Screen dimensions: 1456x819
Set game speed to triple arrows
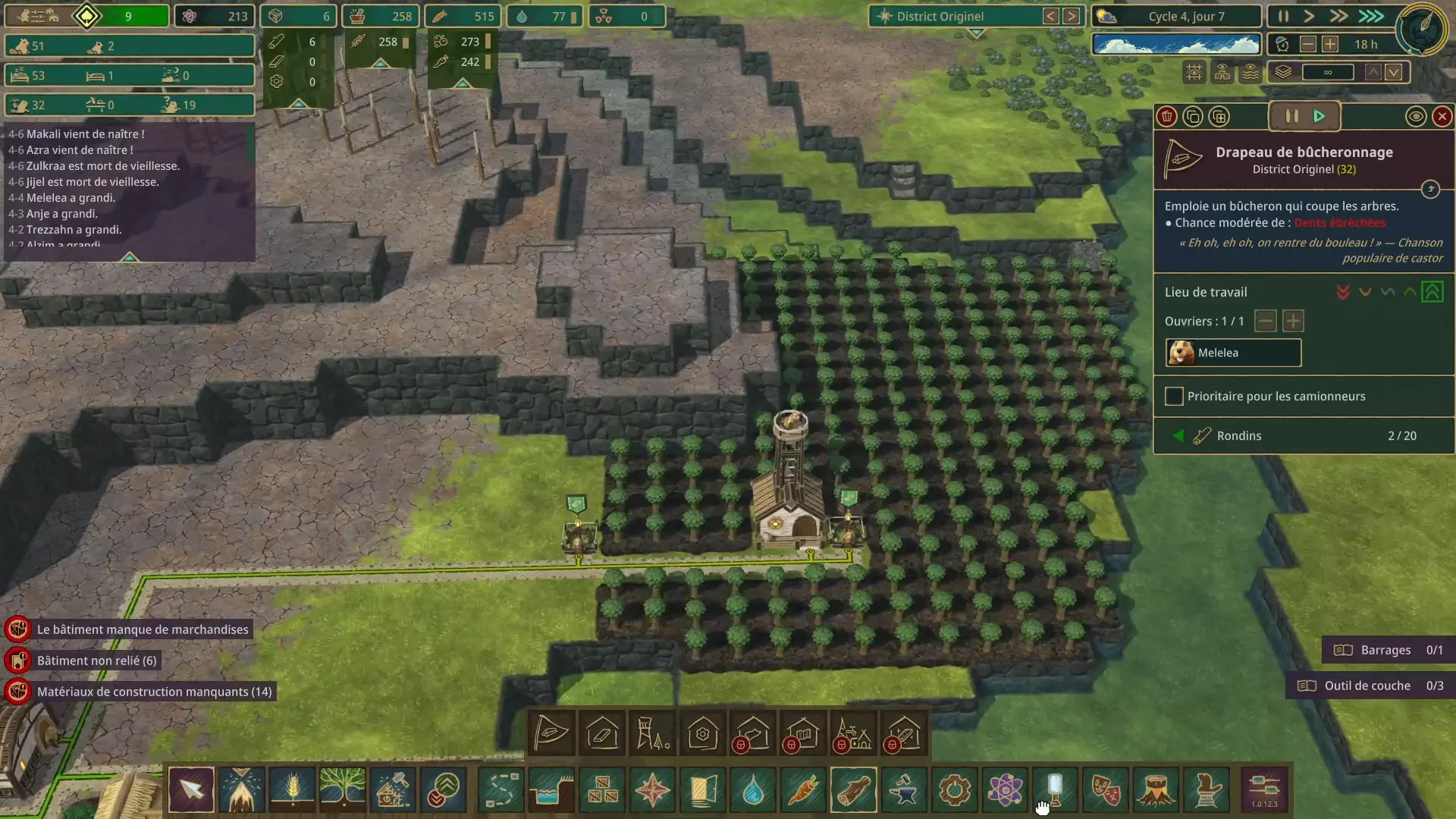1370,16
